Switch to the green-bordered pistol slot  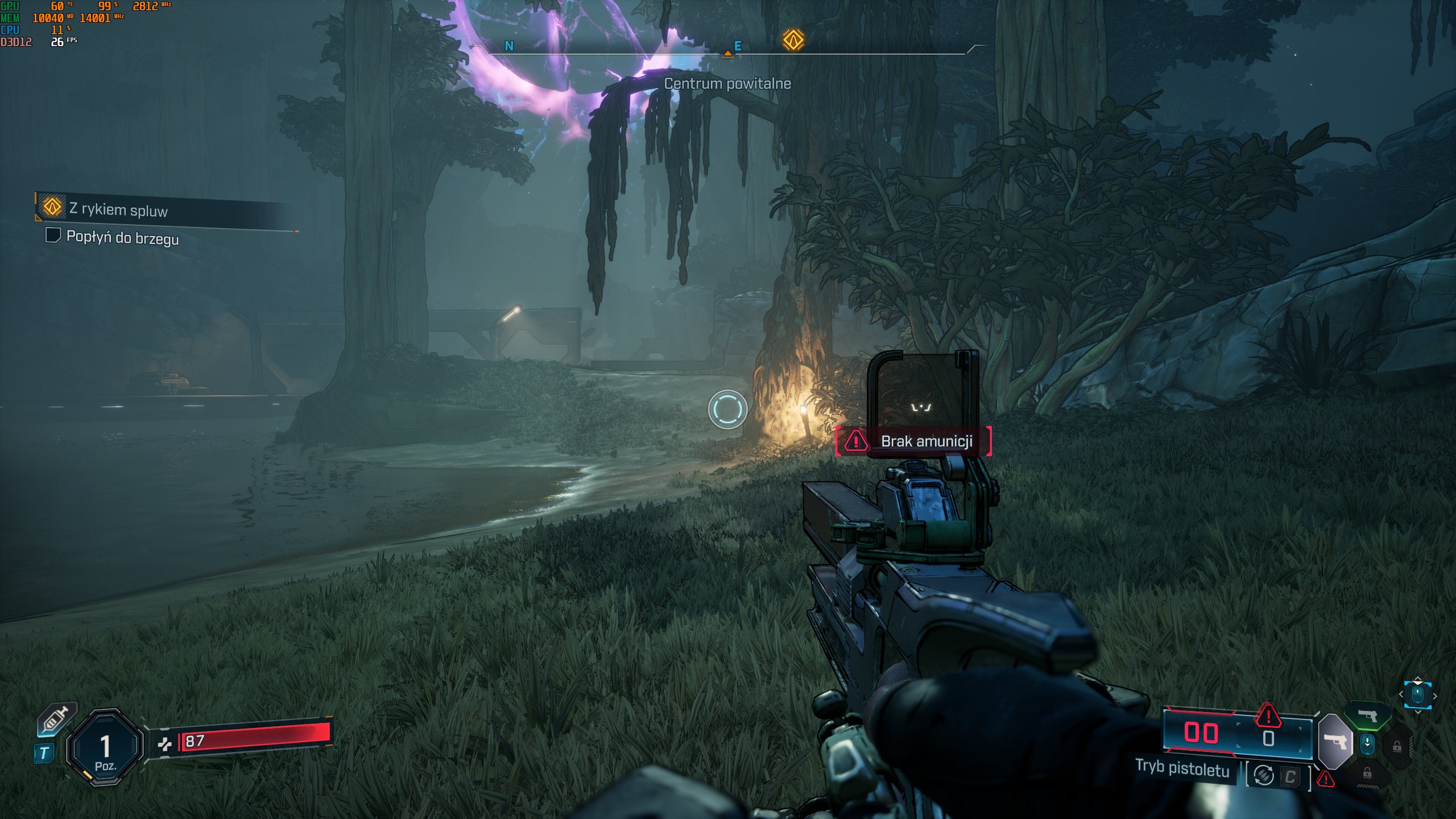(x=1368, y=716)
